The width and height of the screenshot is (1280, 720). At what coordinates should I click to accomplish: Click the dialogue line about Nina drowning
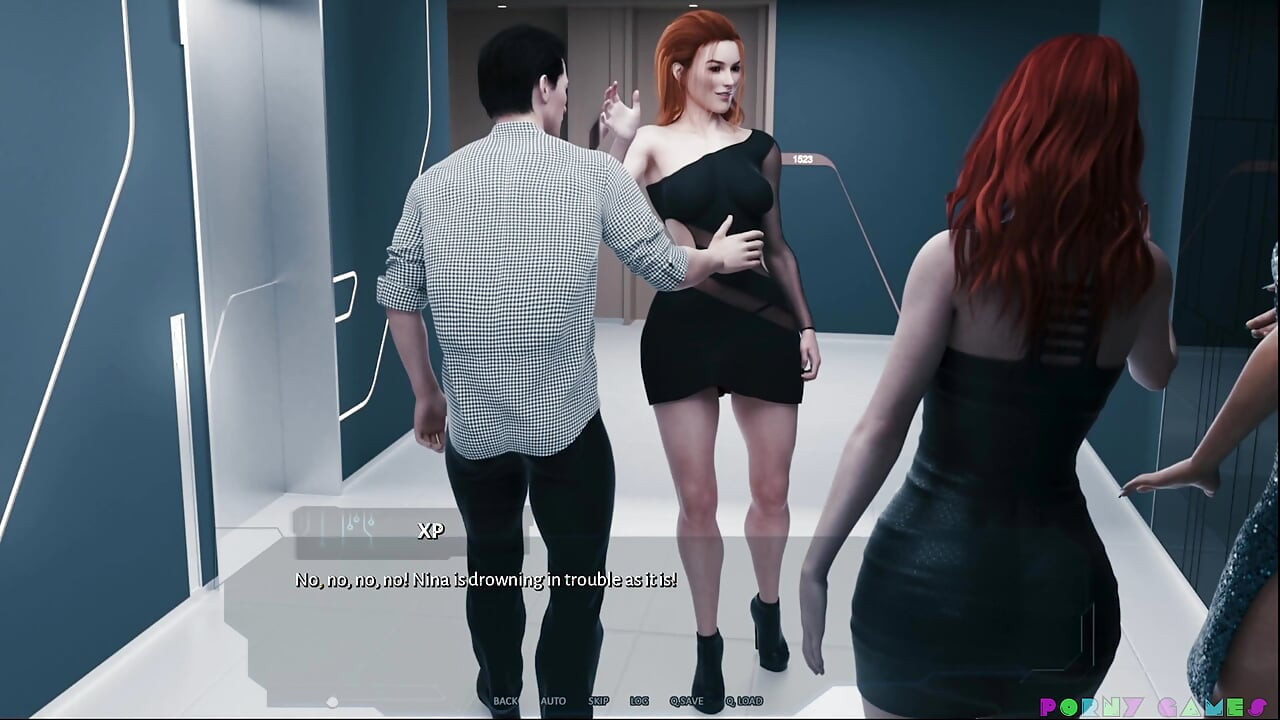coord(485,578)
